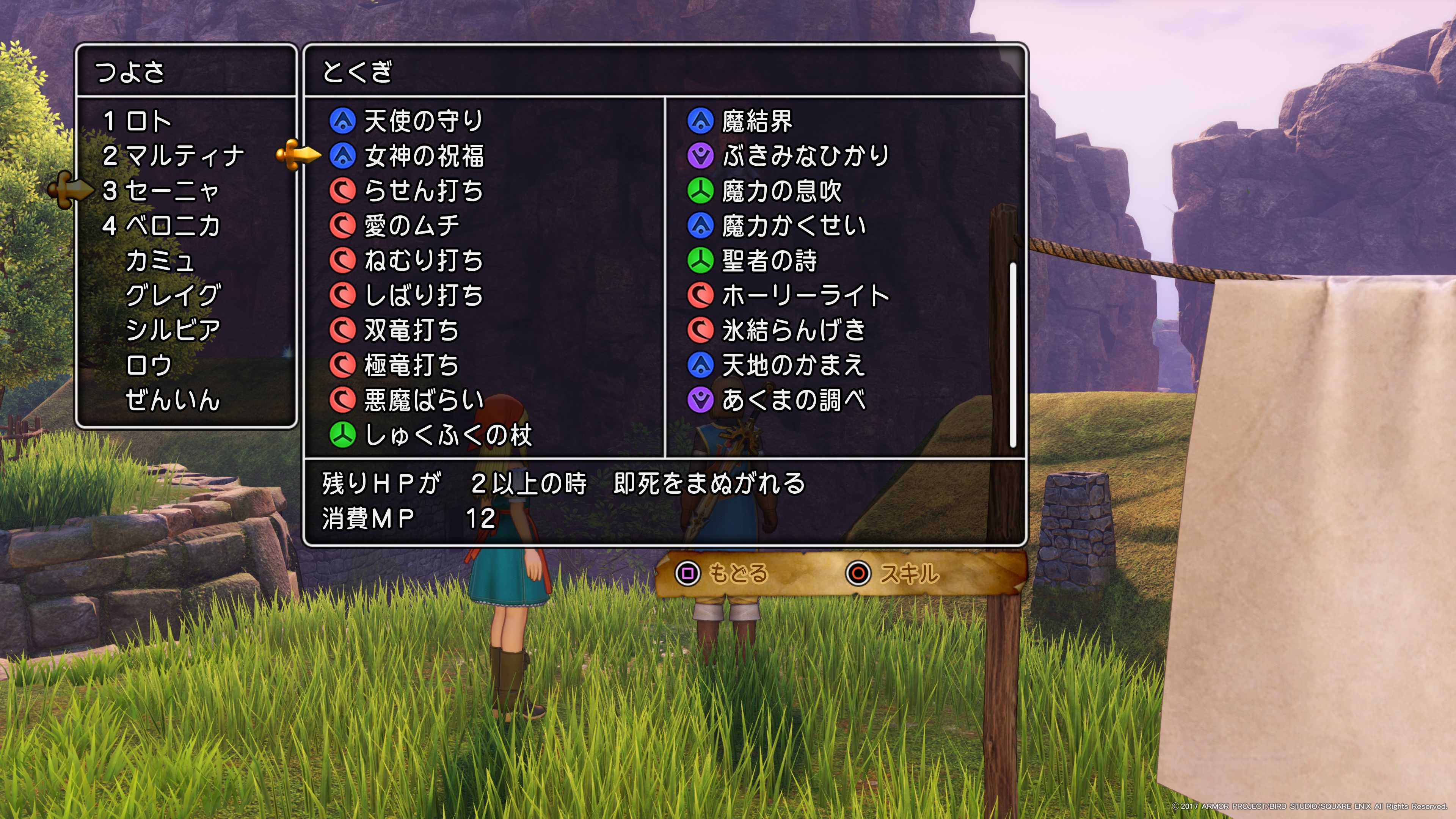The width and height of the screenshot is (1456, 819).
Task: Choose the 双竜打ち skill
Action: [x=411, y=331]
